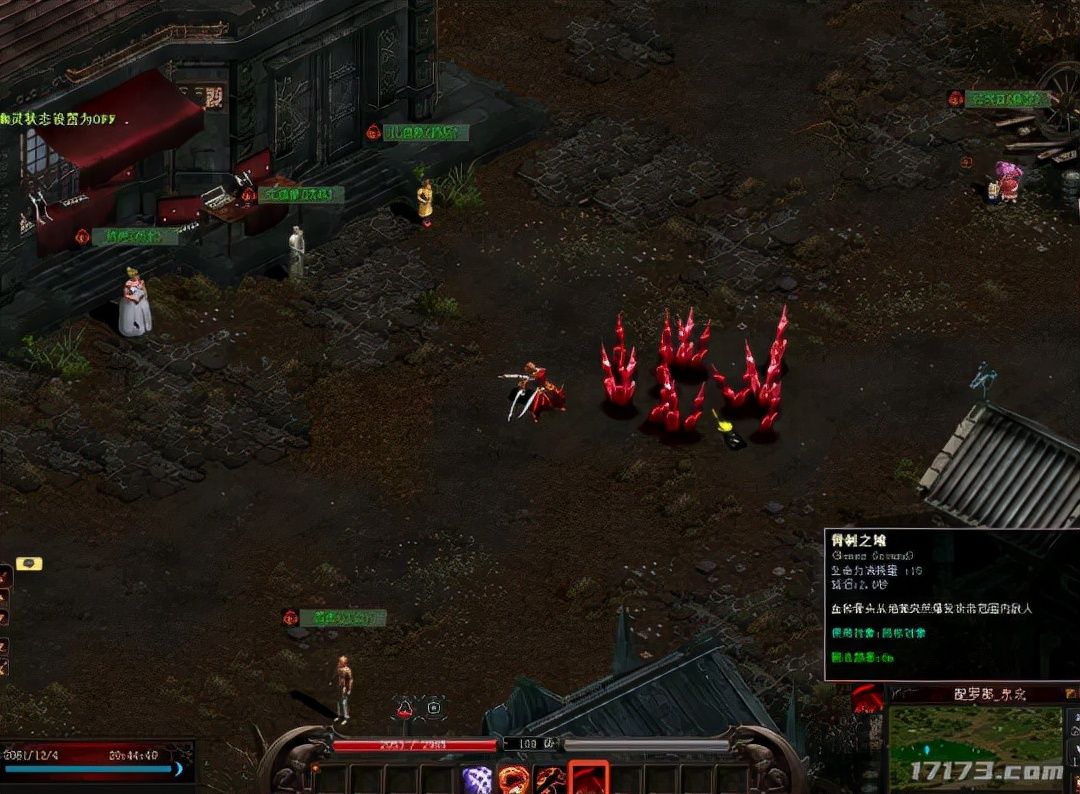The height and width of the screenshot is (794, 1080).
Task: Activate the highlighted red bone spike skill
Action: pos(589,778)
